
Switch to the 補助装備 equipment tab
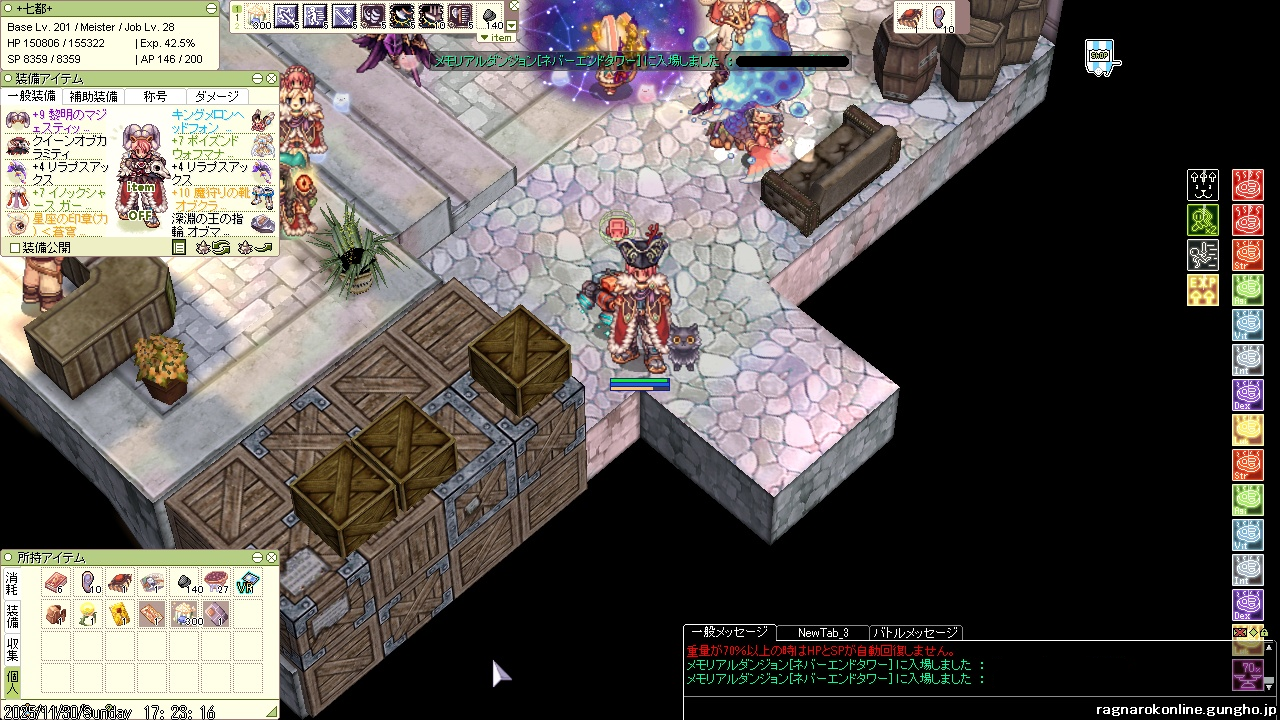coord(93,96)
